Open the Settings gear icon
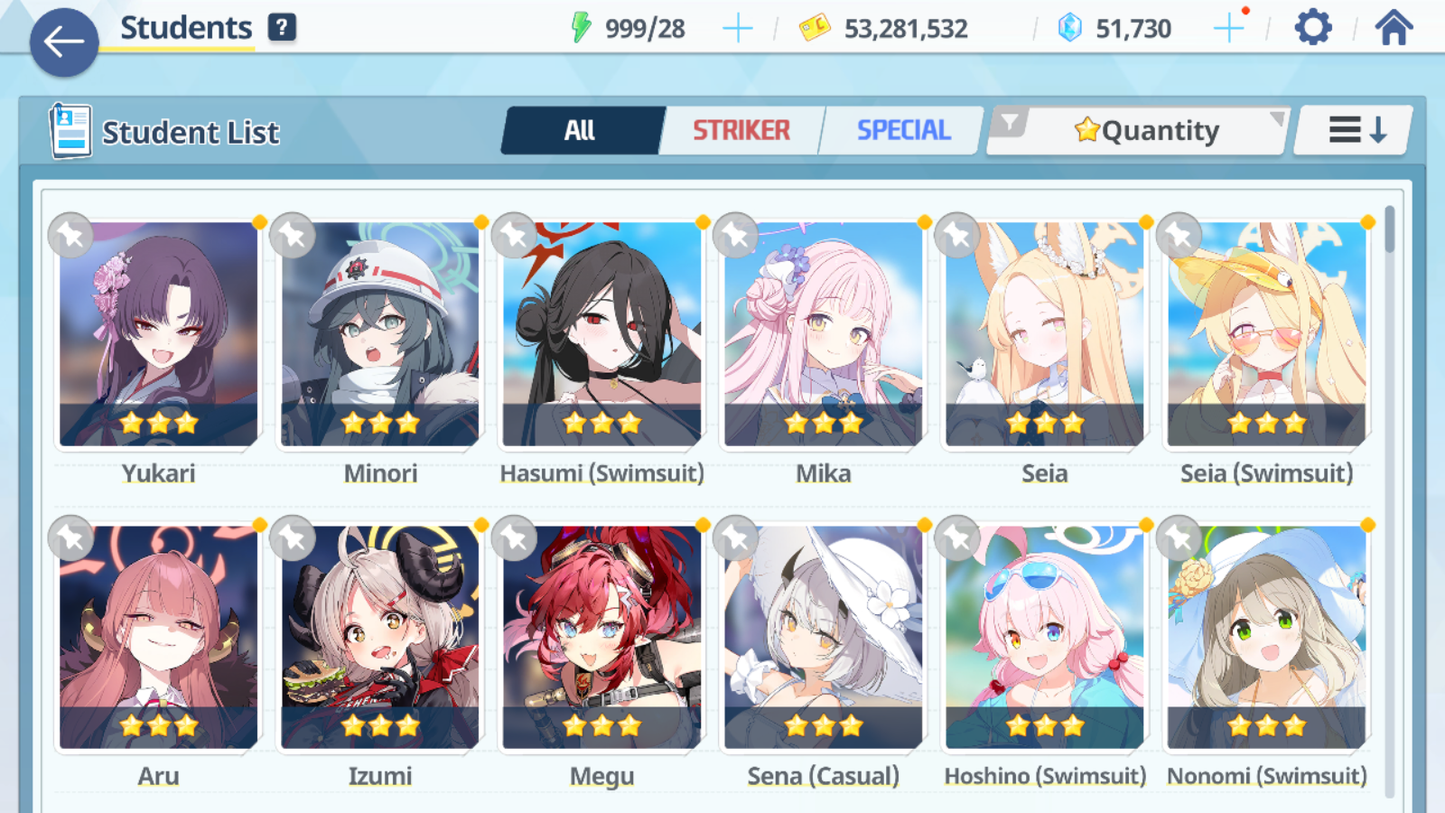The image size is (1445, 813). click(x=1311, y=27)
